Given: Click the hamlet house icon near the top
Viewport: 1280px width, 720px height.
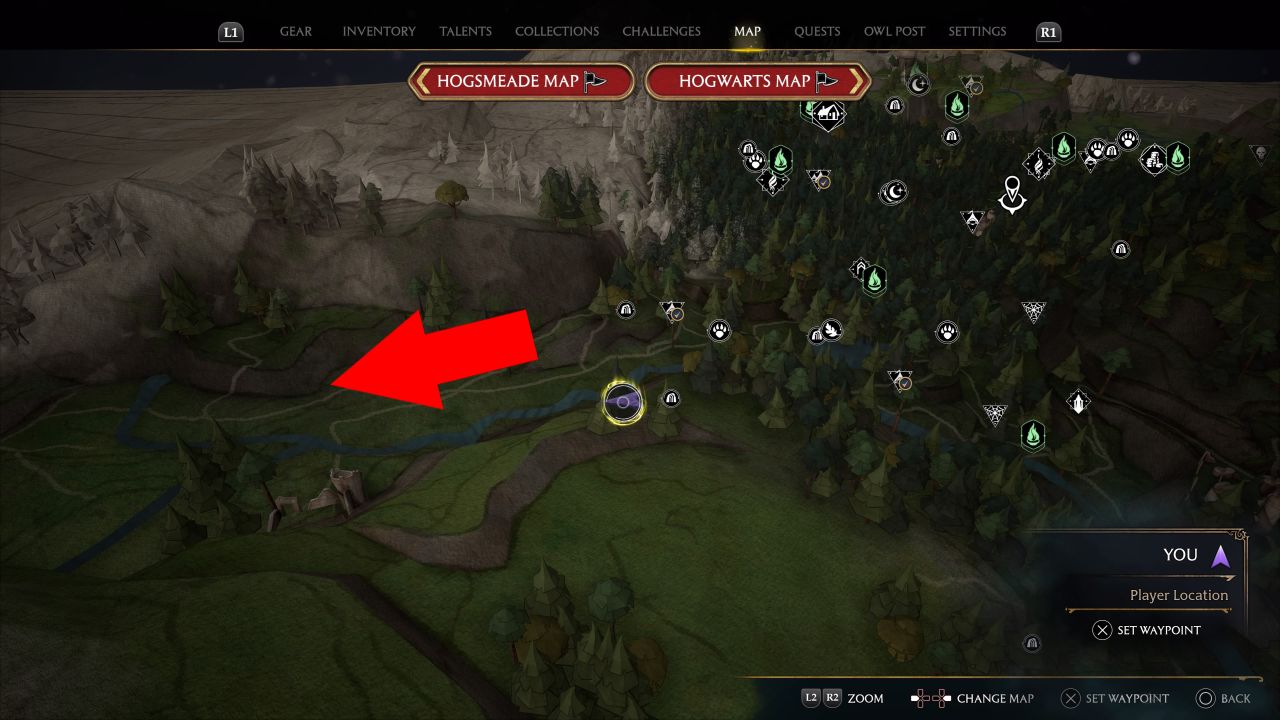Looking at the screenshot, I should pos(827,113).
